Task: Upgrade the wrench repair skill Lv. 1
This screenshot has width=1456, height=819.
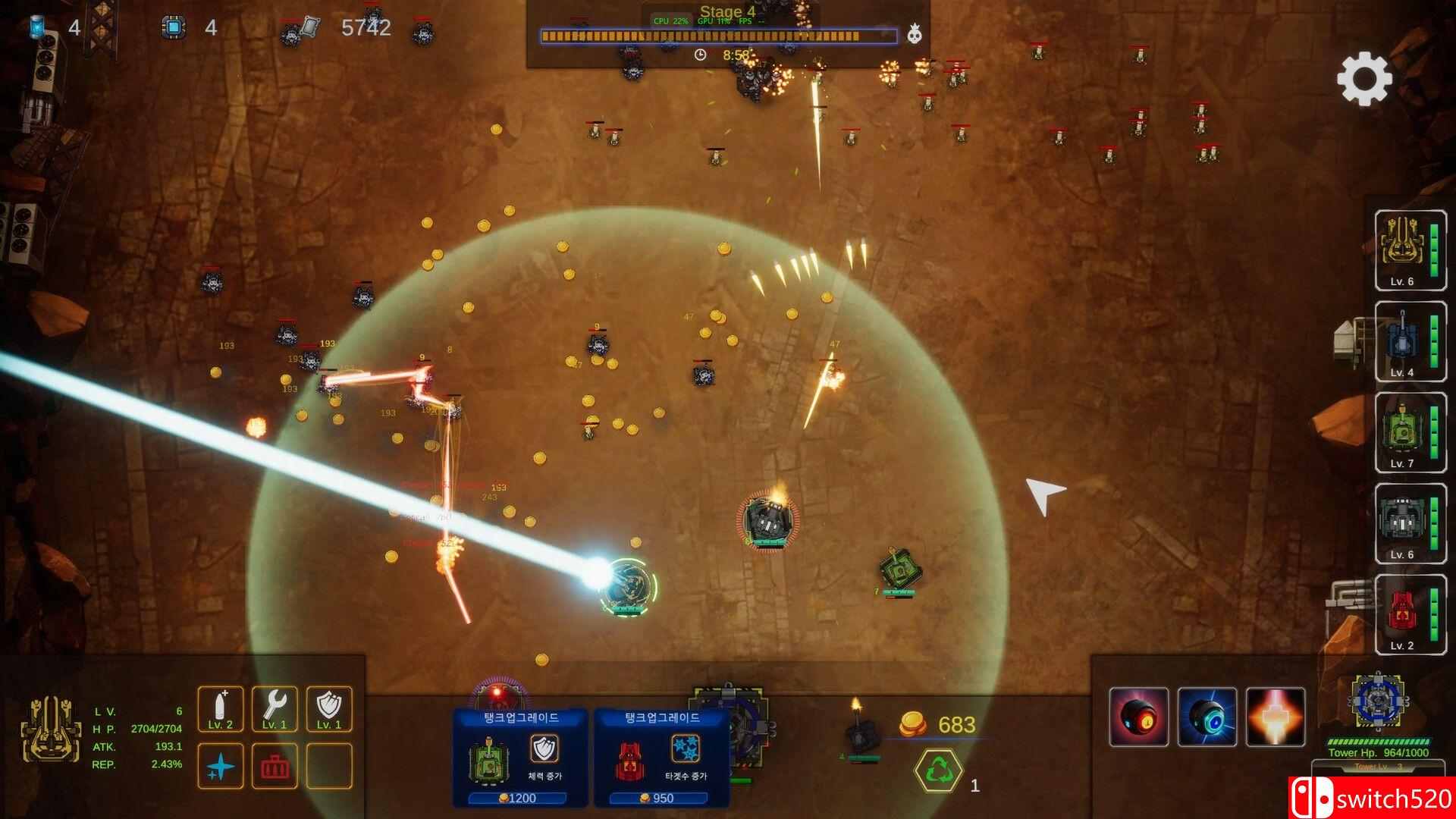Action: (275, 708)
